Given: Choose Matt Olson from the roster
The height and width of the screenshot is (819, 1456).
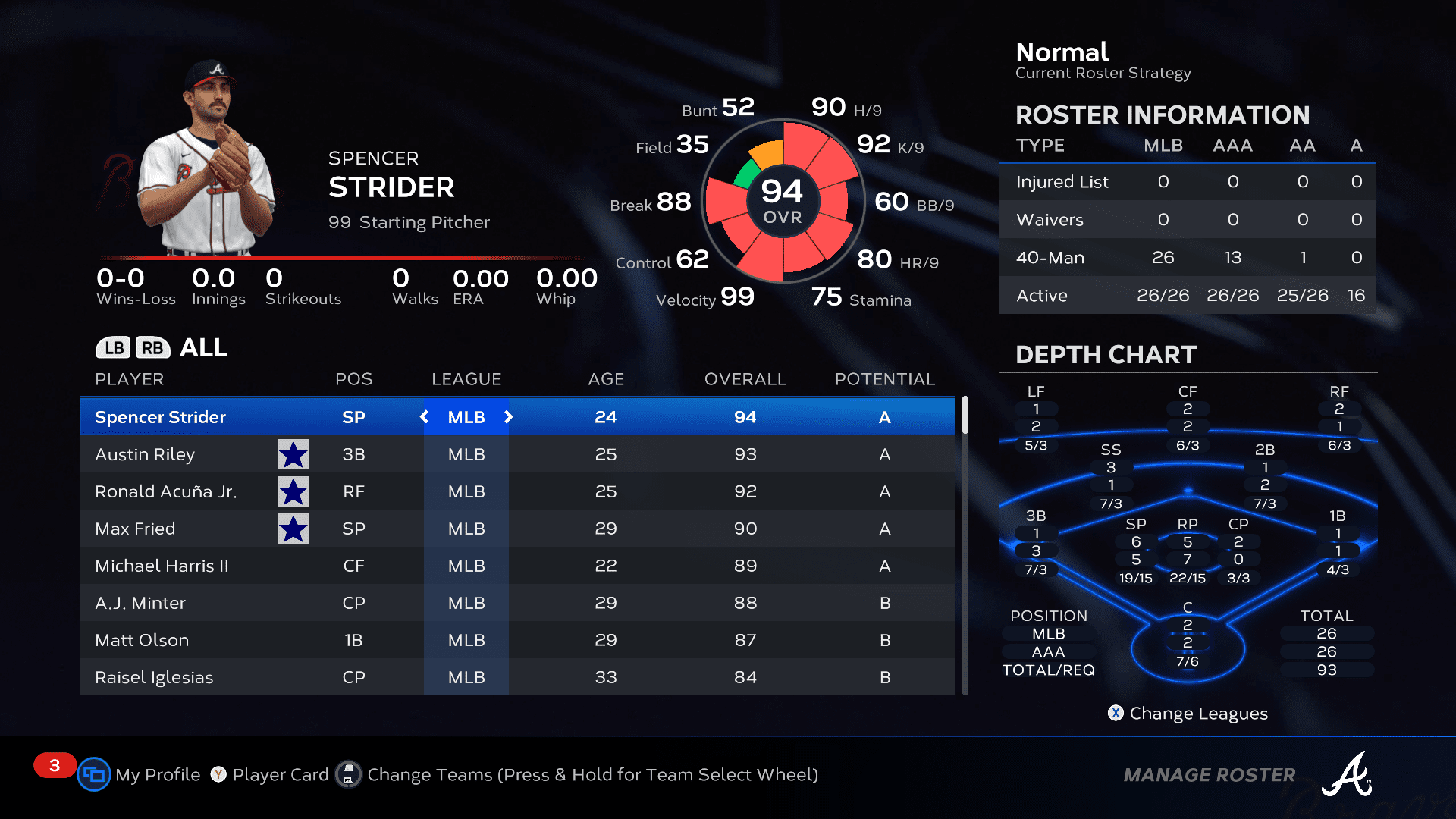Looking at the screenshot, I should (143, 640).
